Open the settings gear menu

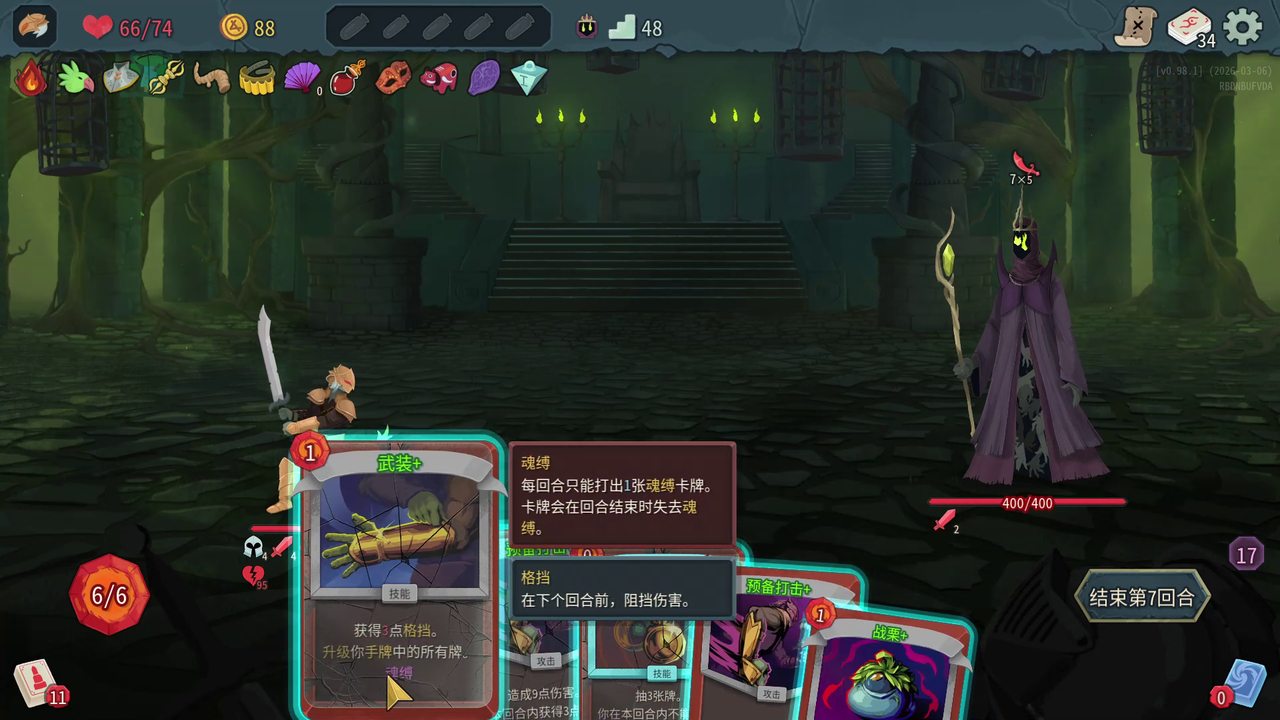click(1243, 27)
